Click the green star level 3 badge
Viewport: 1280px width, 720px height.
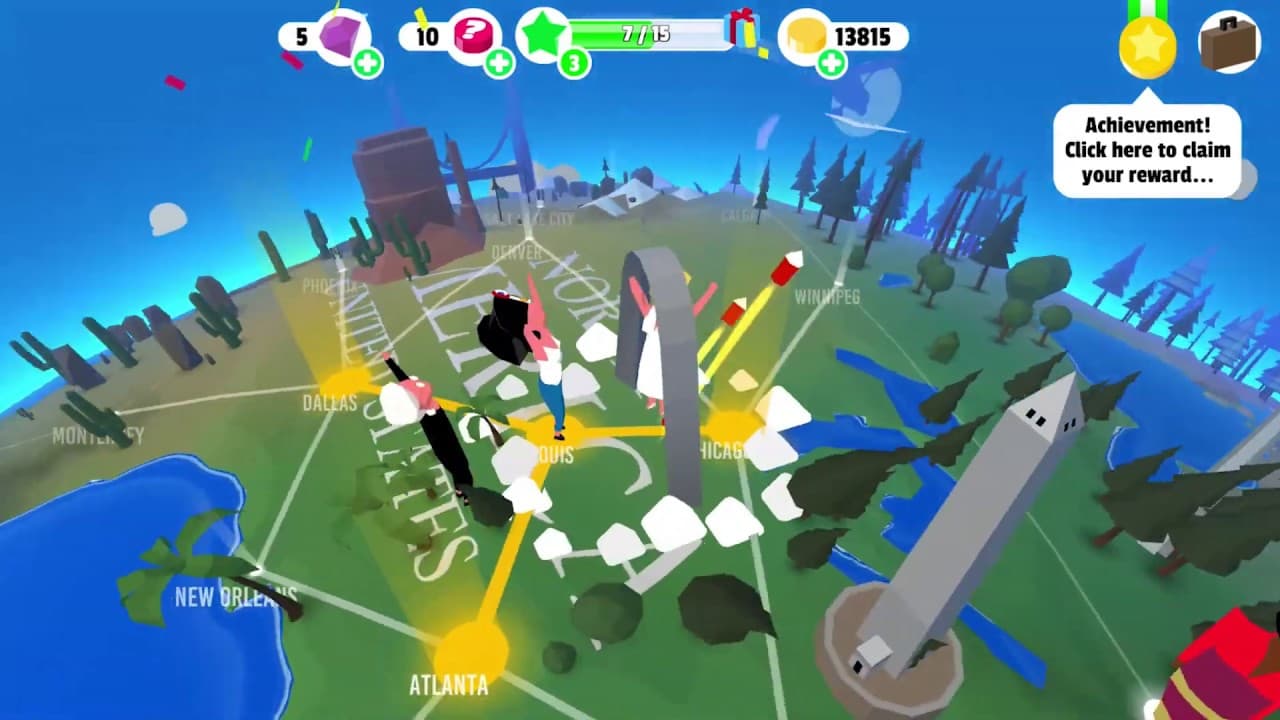(546, 38)
